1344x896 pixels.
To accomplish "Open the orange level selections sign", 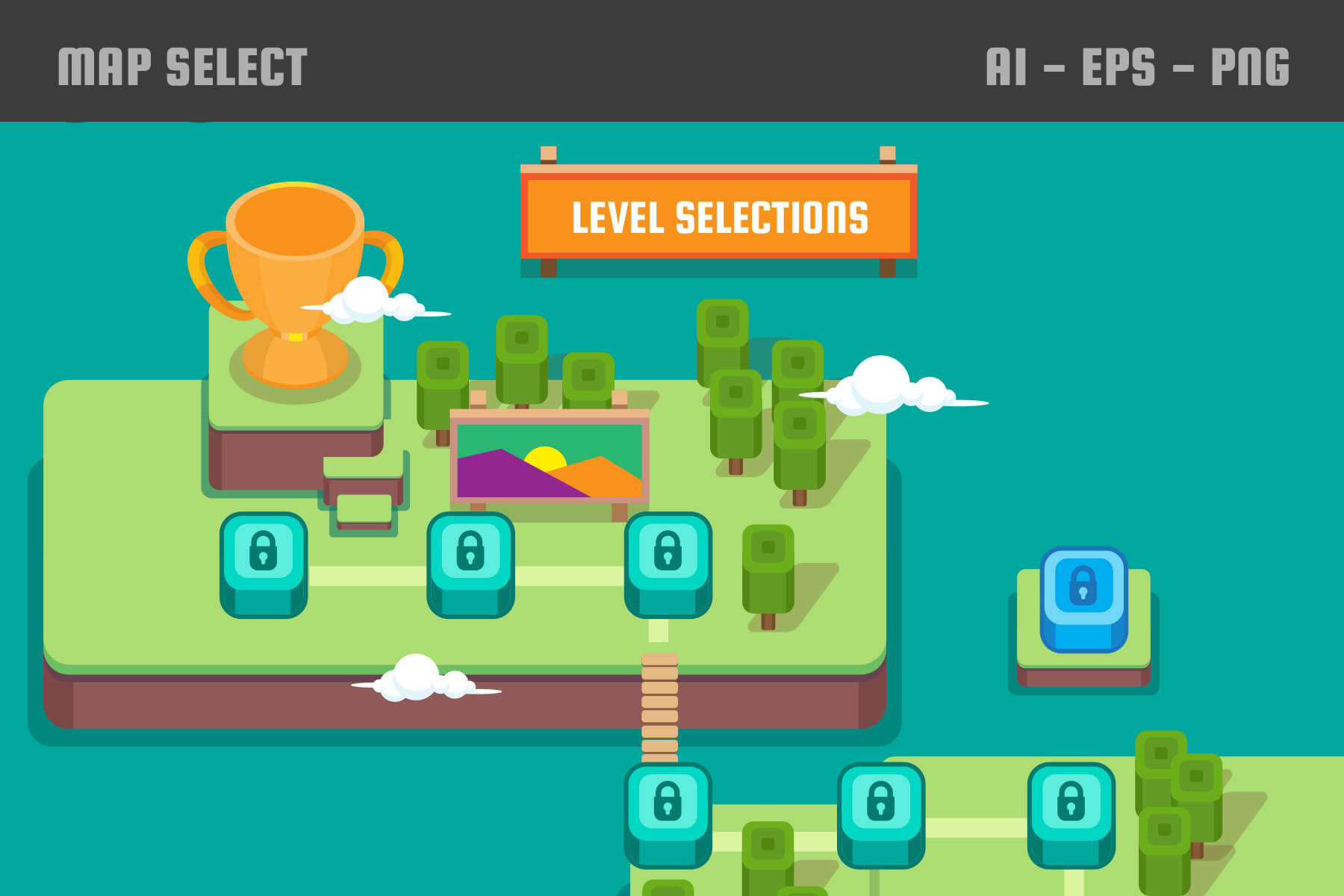I will click(719, 217).
